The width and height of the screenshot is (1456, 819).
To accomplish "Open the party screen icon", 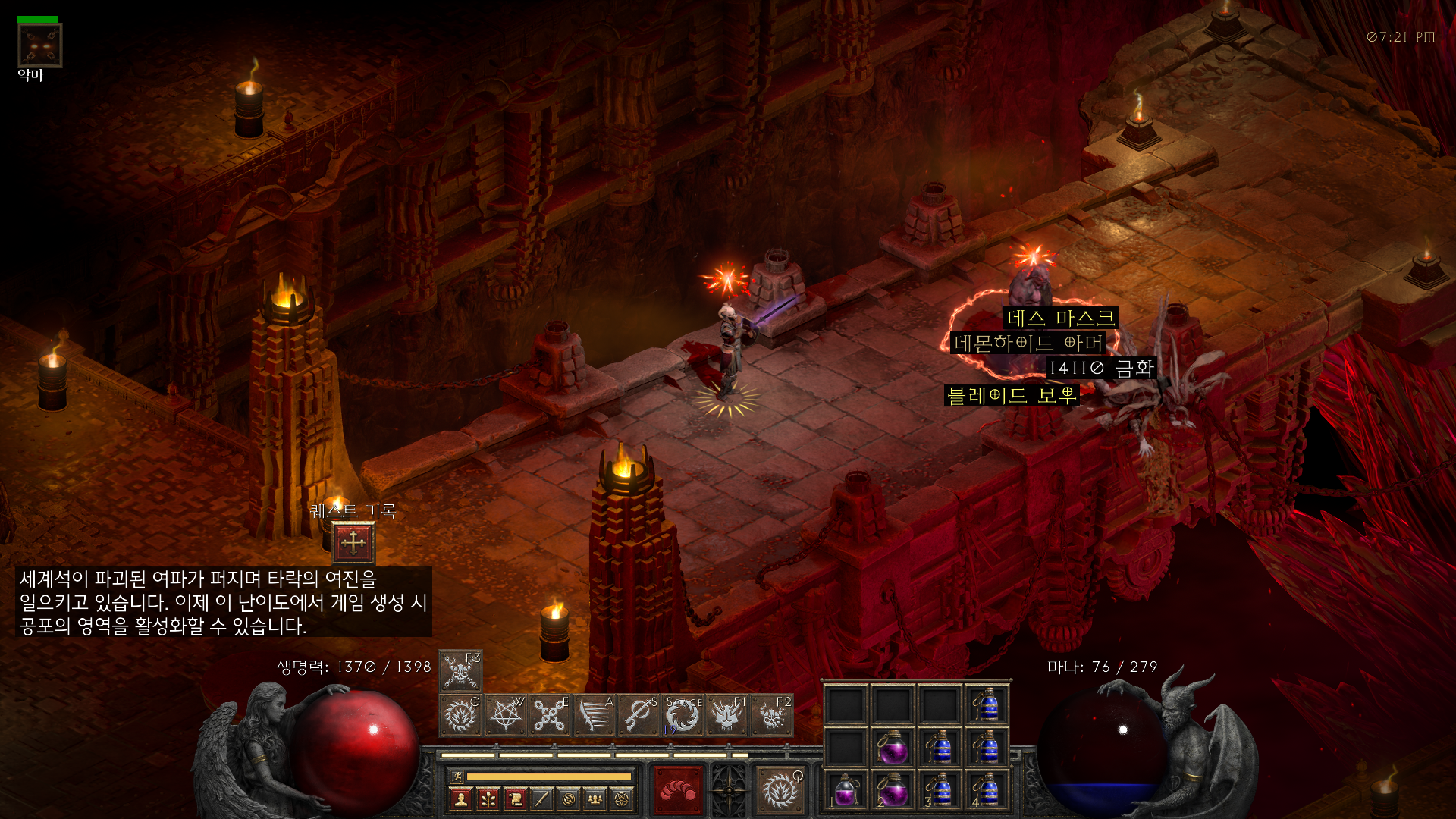I will tap(595, 799).
